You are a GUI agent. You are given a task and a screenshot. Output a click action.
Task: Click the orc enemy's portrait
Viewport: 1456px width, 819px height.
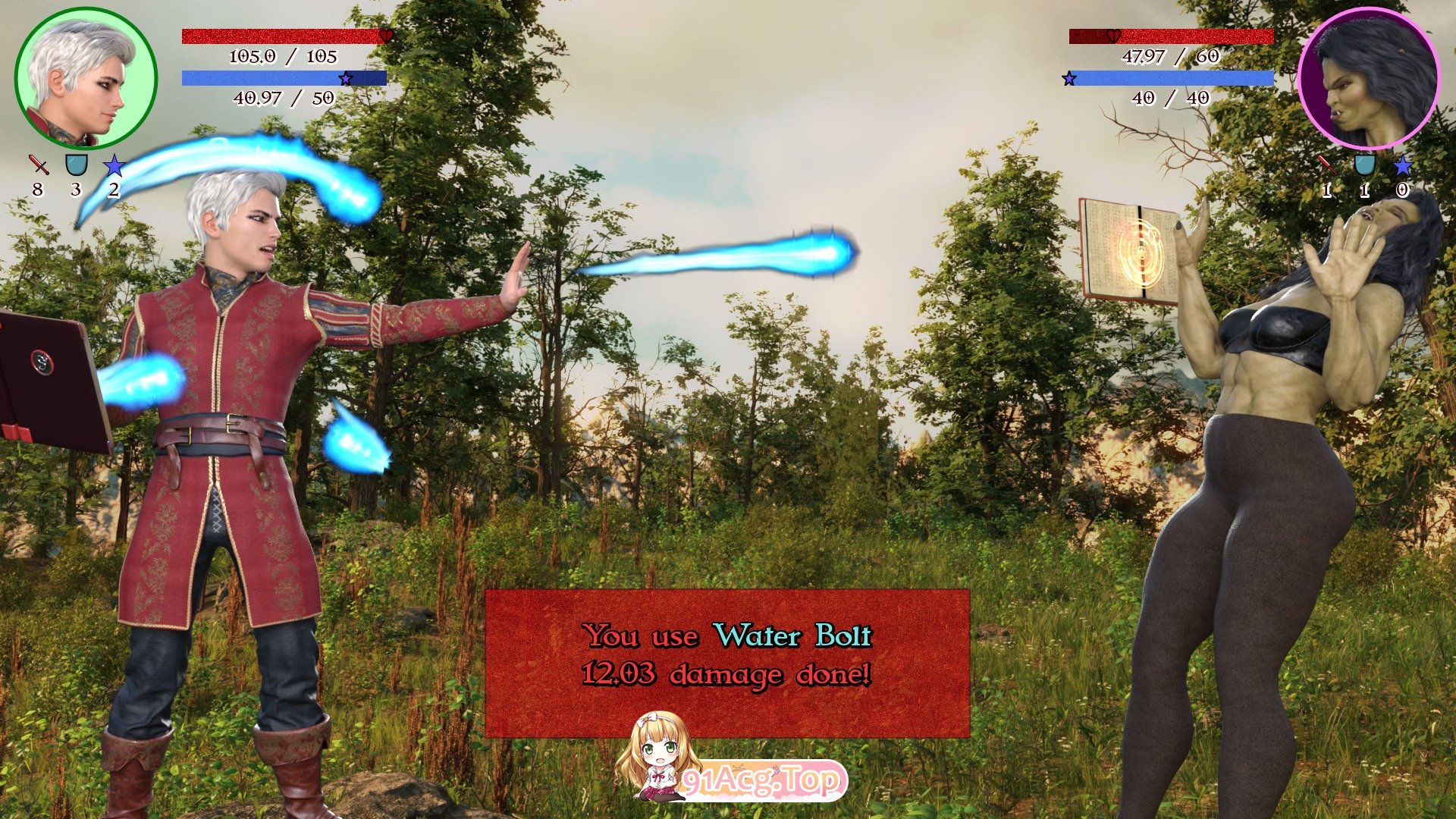pos(1369,78)
